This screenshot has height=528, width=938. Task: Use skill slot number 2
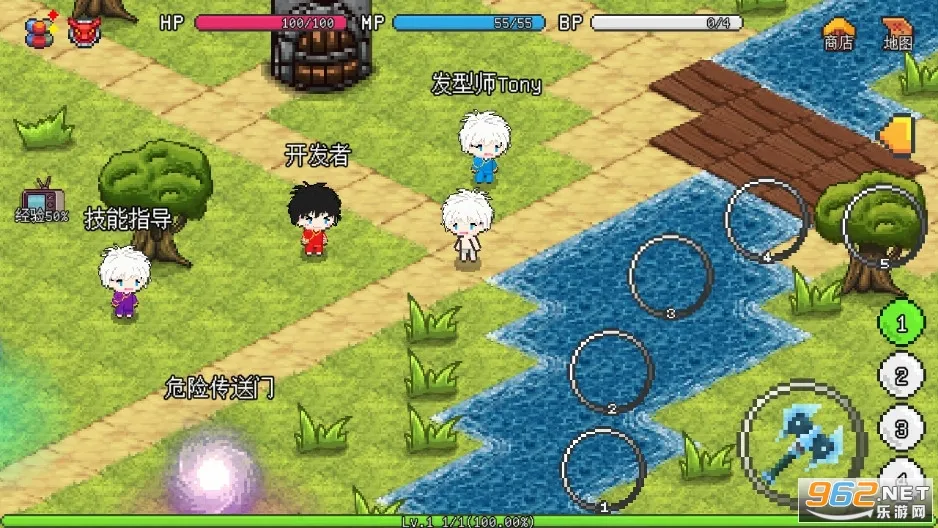tap(611, 372)
